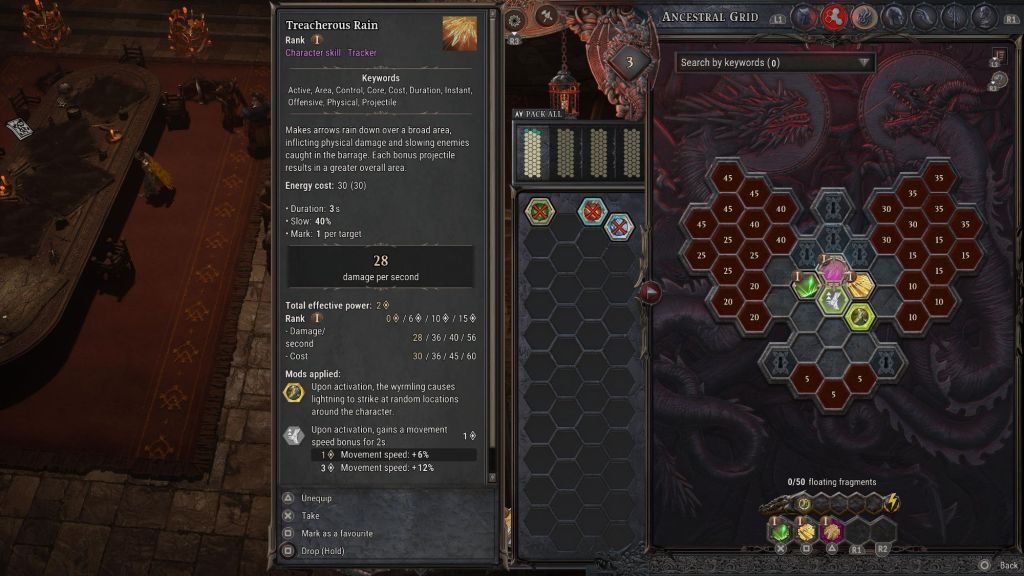This screenshot has width=1024, height=576.
Task: Open the hammer and axe crafting icon
Action: coord(547,16)
